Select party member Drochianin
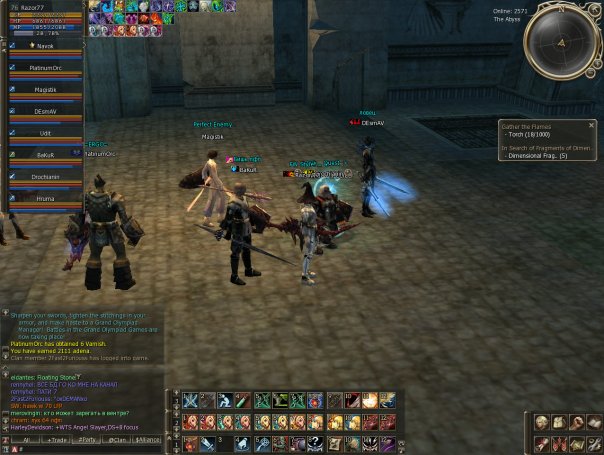The image size is (604, 455). (x=45, y=178)
